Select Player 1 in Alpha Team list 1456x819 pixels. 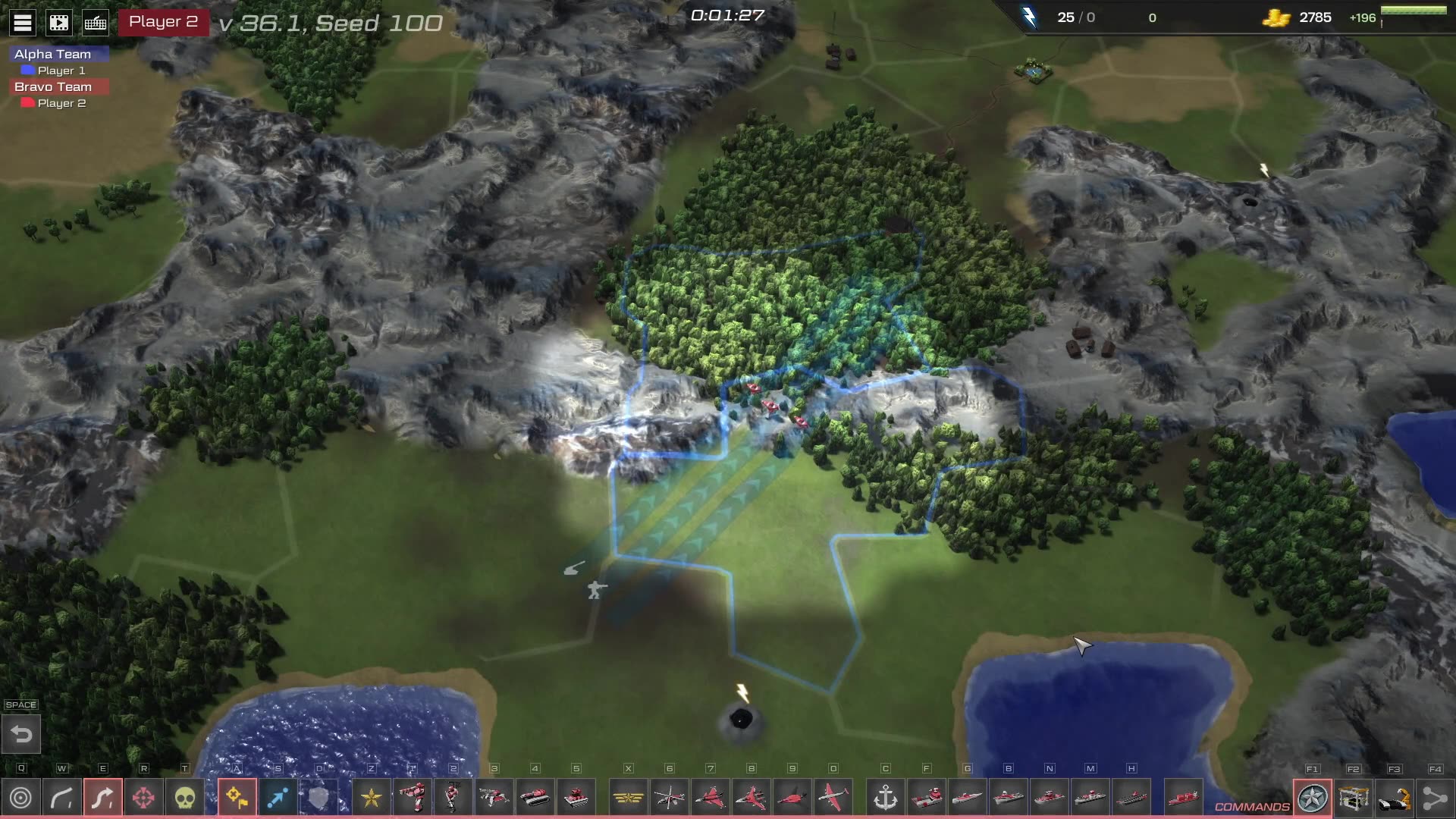[61, 71]
